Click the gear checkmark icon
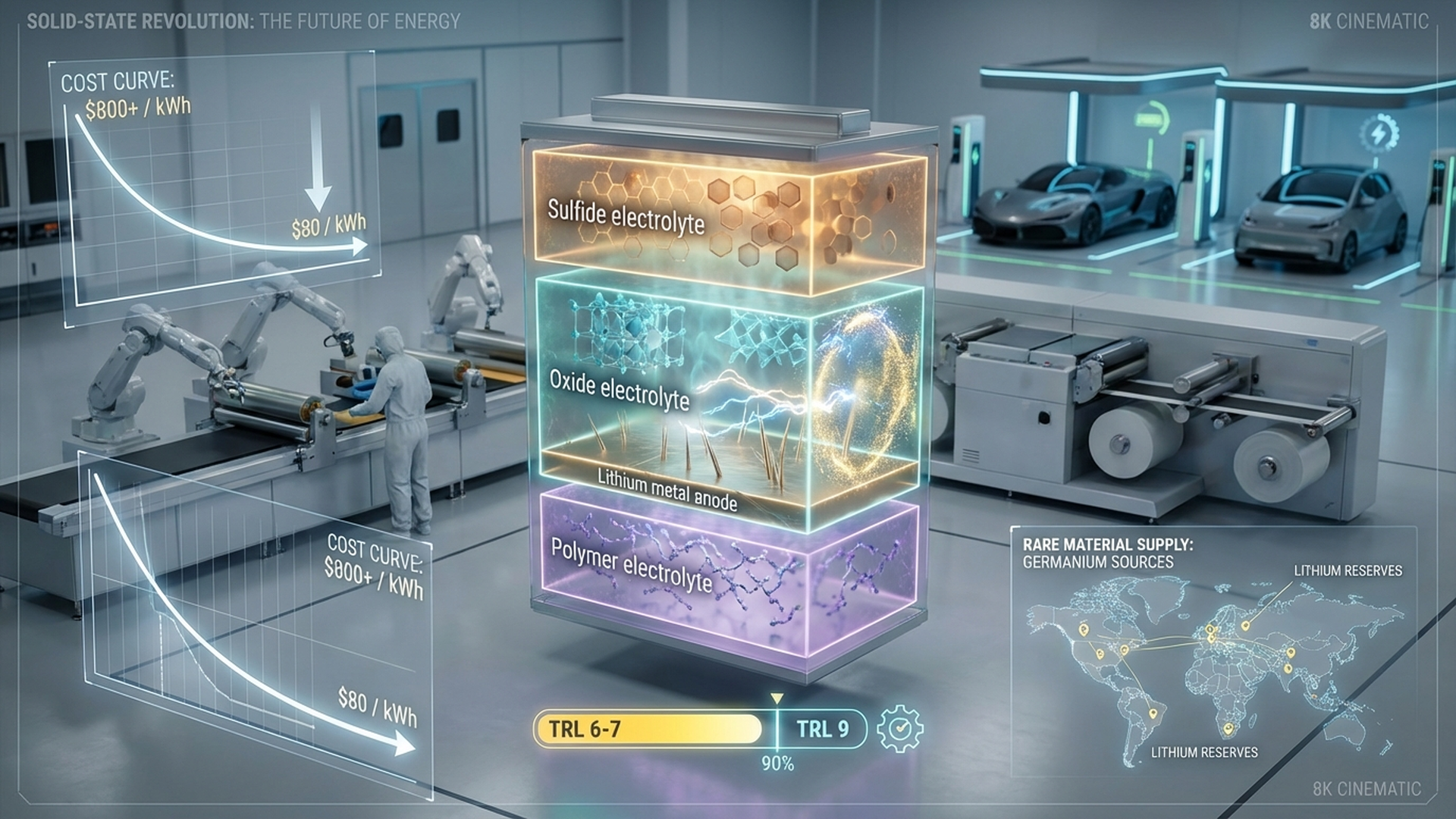 899,729
